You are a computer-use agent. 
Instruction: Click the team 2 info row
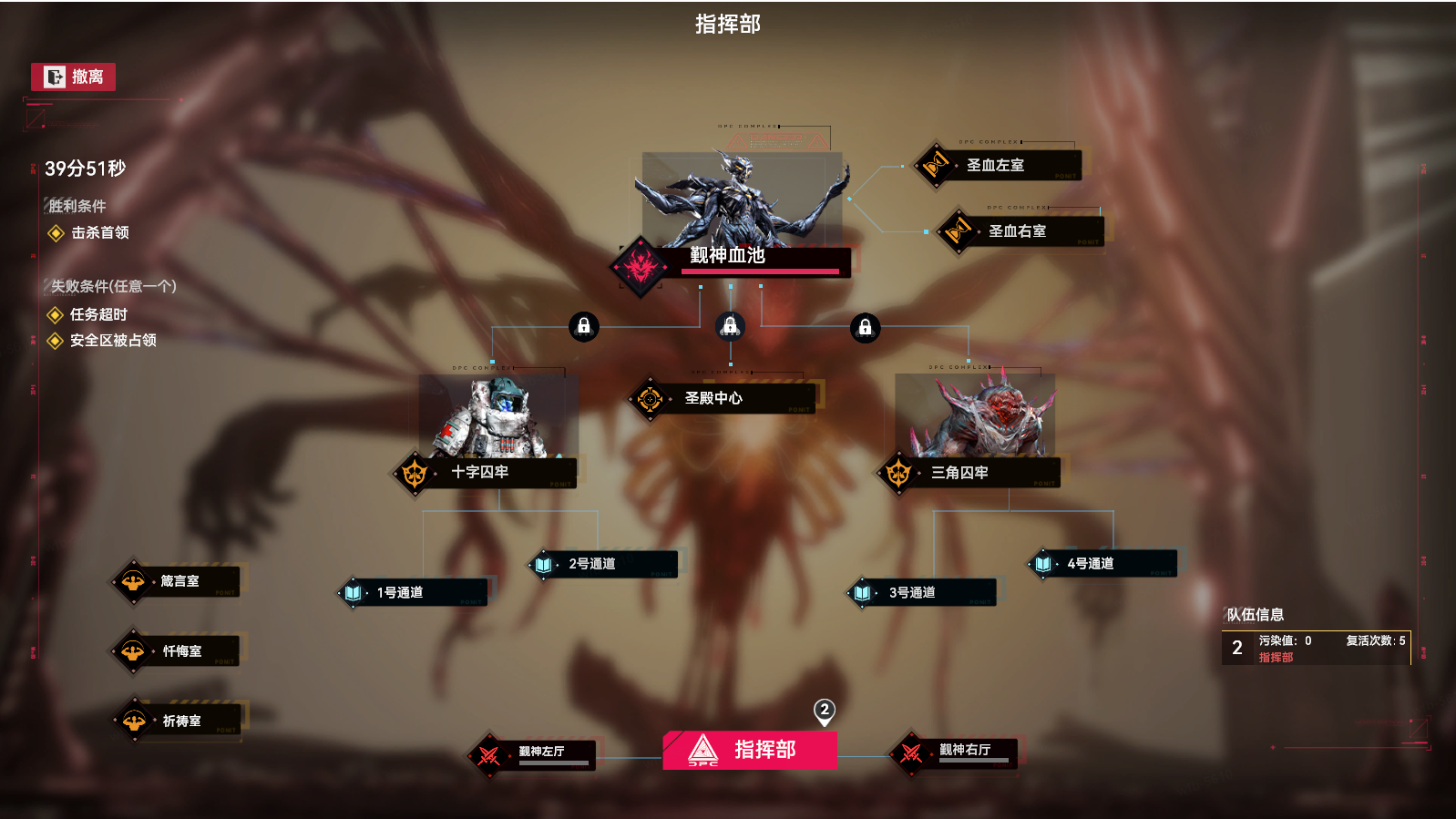pyautogui.click(x=1316, y=648)
